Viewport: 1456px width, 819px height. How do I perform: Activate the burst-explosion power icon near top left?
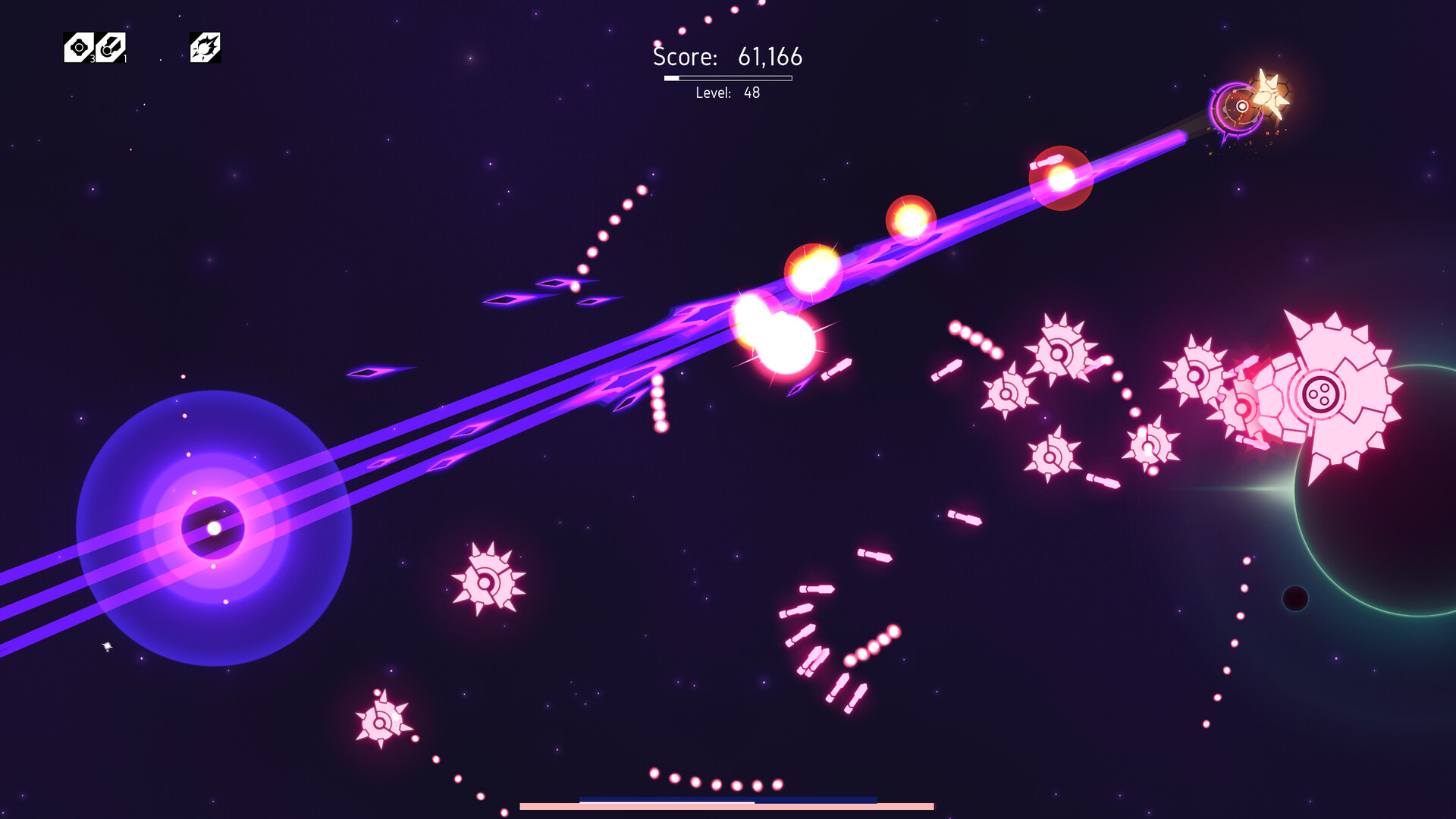tap(203, 47)
